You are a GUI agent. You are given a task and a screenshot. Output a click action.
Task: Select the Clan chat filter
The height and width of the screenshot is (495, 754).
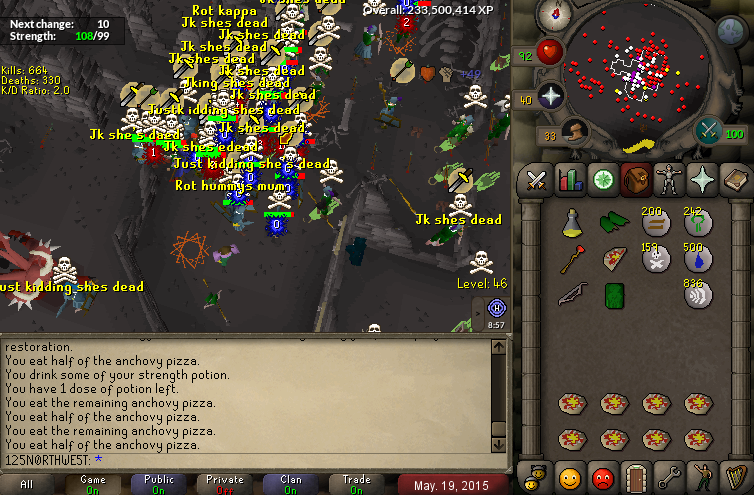coord(291,485)
